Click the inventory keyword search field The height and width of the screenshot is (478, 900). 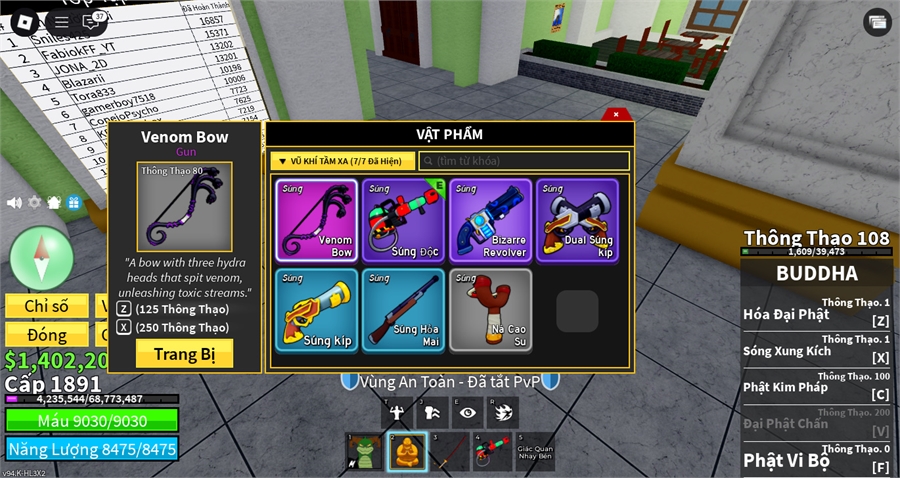[525, 160]
